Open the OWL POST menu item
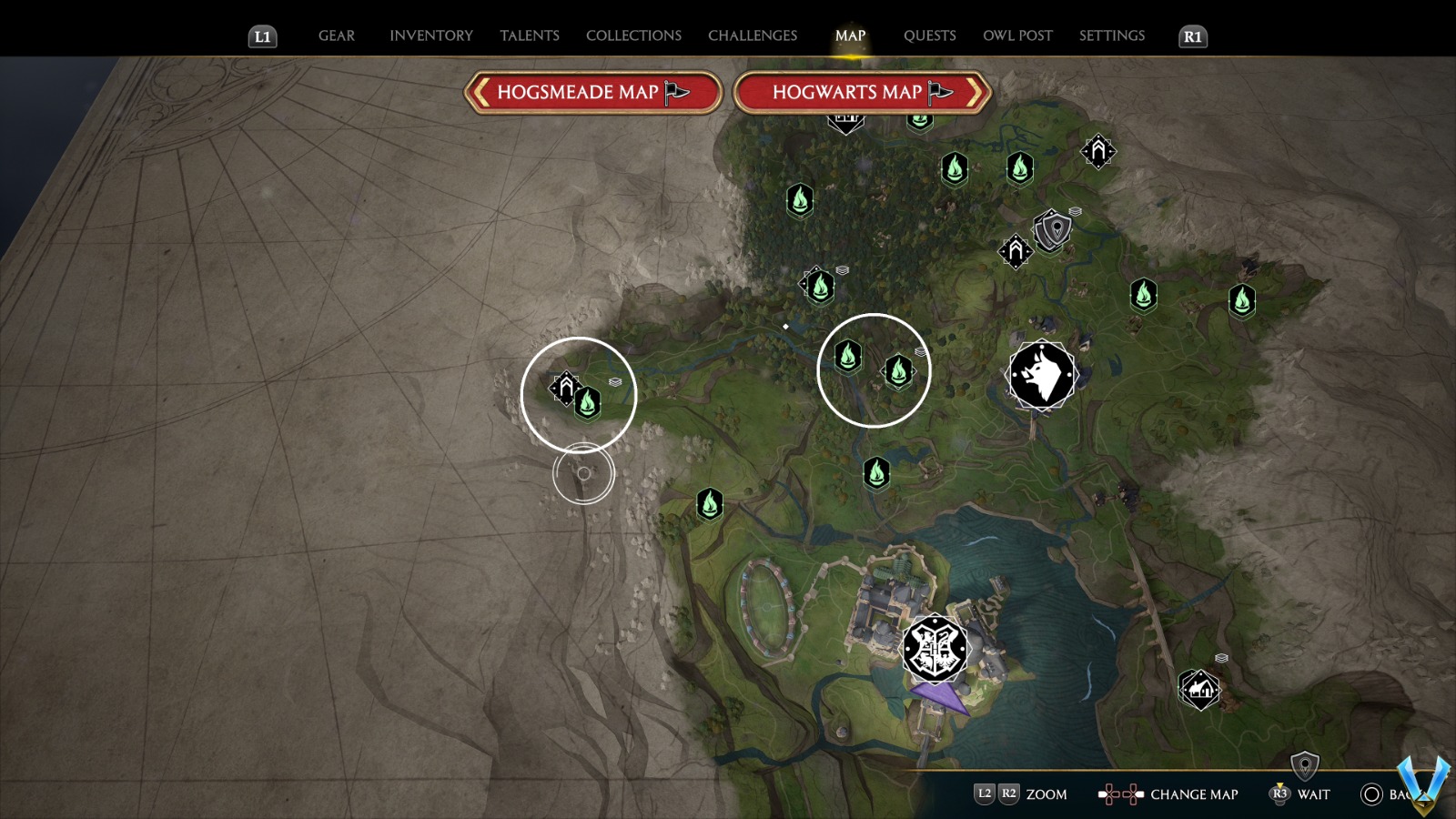 (x=1019, y=35)
